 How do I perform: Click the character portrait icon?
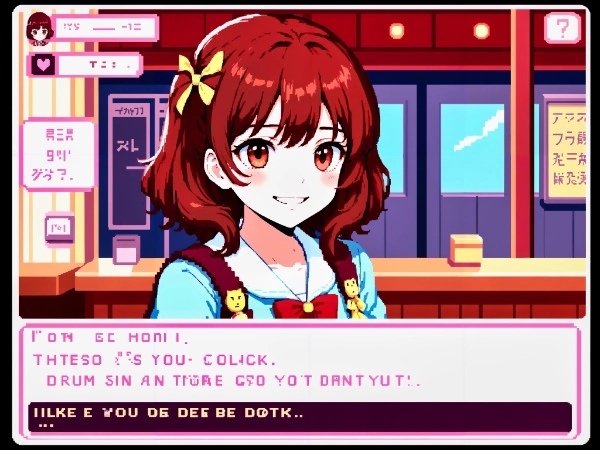point(40,29)
